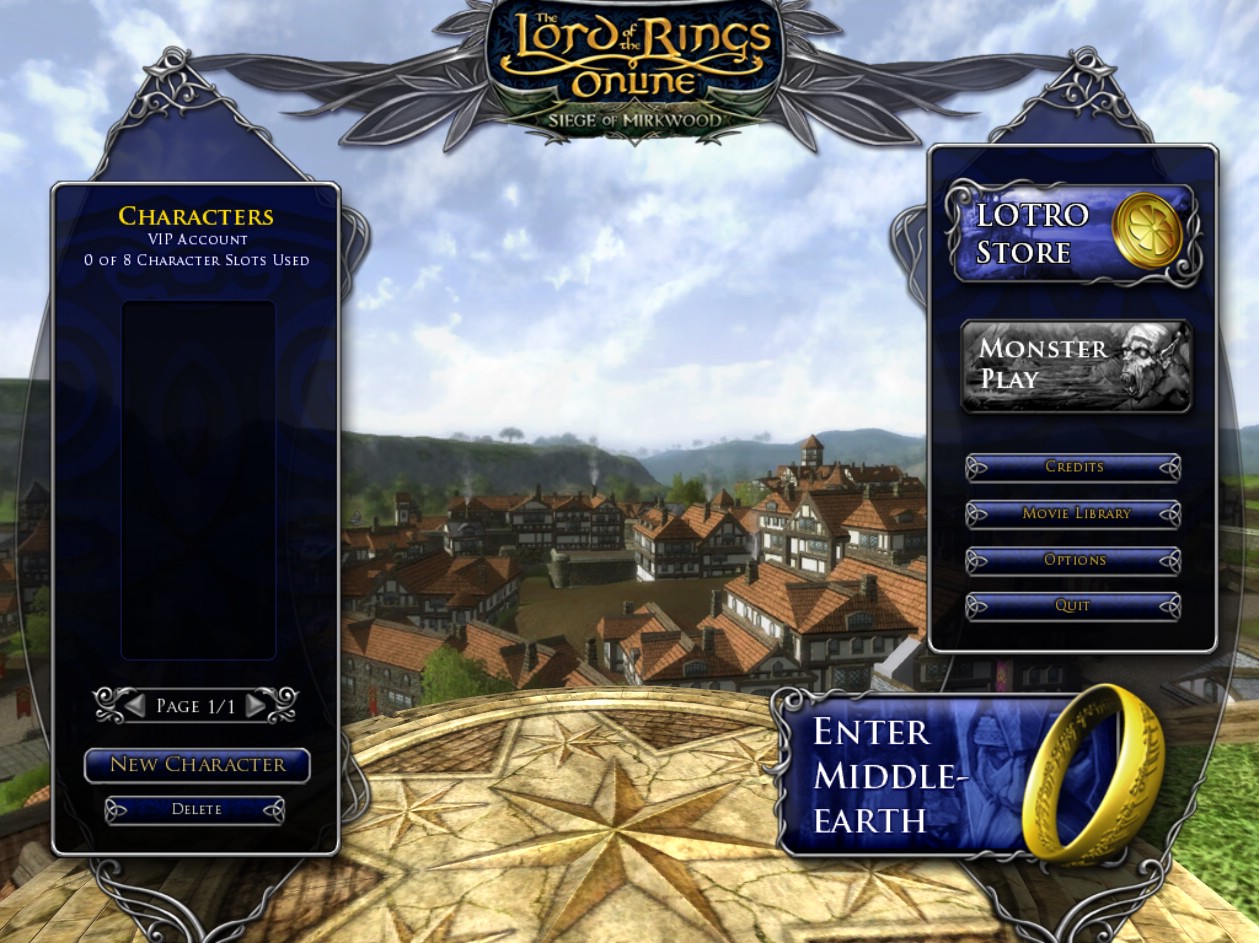Go to next character page arrow
This screenshot has width=1259, height=943.
point(256,706)
